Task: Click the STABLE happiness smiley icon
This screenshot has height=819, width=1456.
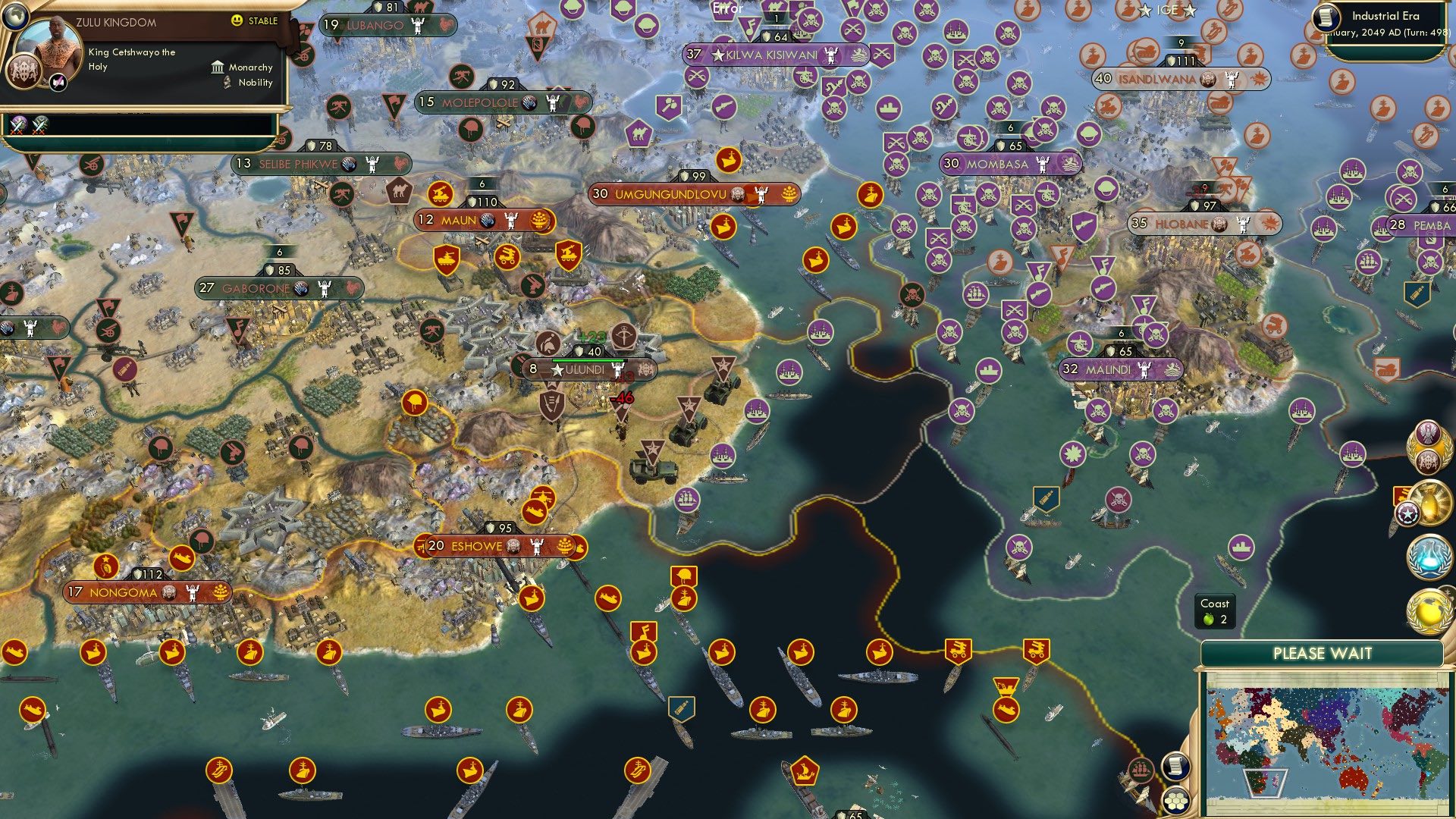Action: (238, 22)
